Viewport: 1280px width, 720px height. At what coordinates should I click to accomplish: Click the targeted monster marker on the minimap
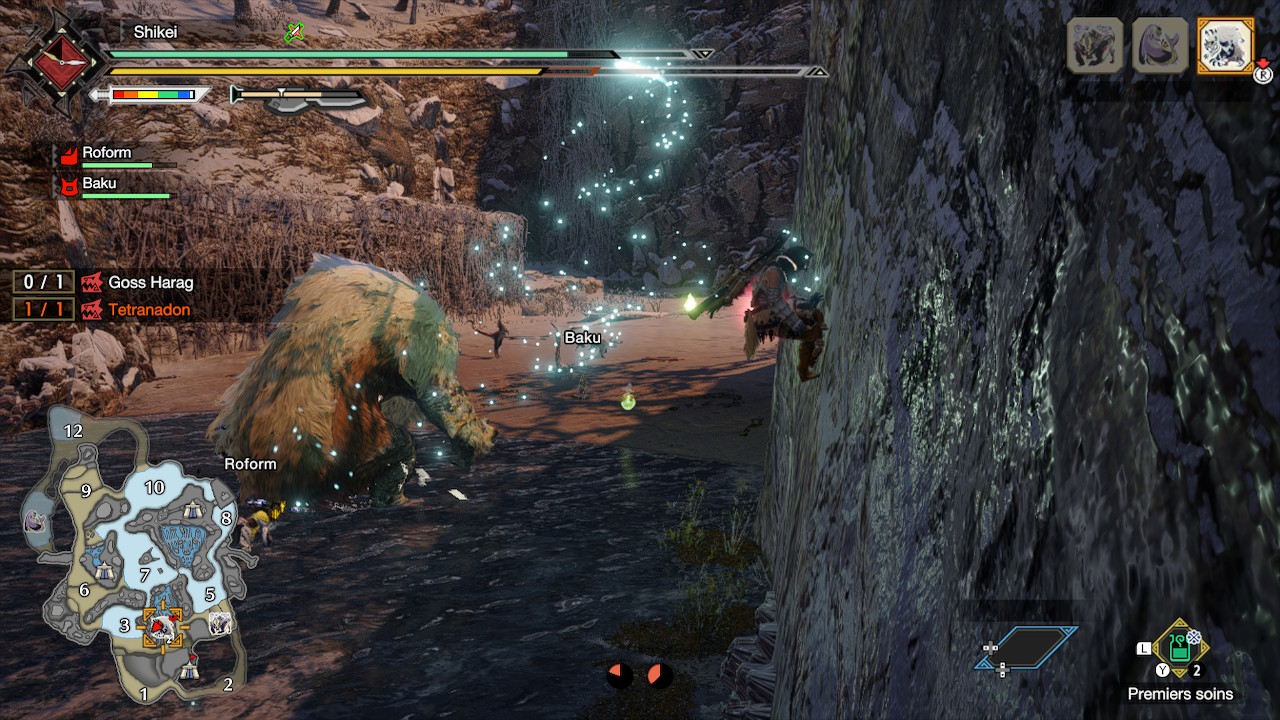160,627
